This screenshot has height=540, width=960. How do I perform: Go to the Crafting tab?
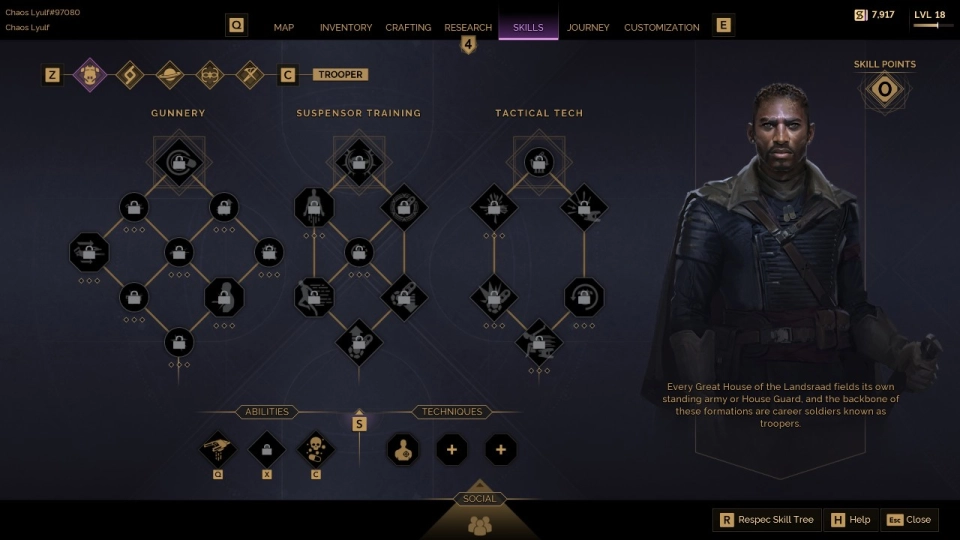coord(408,27)
